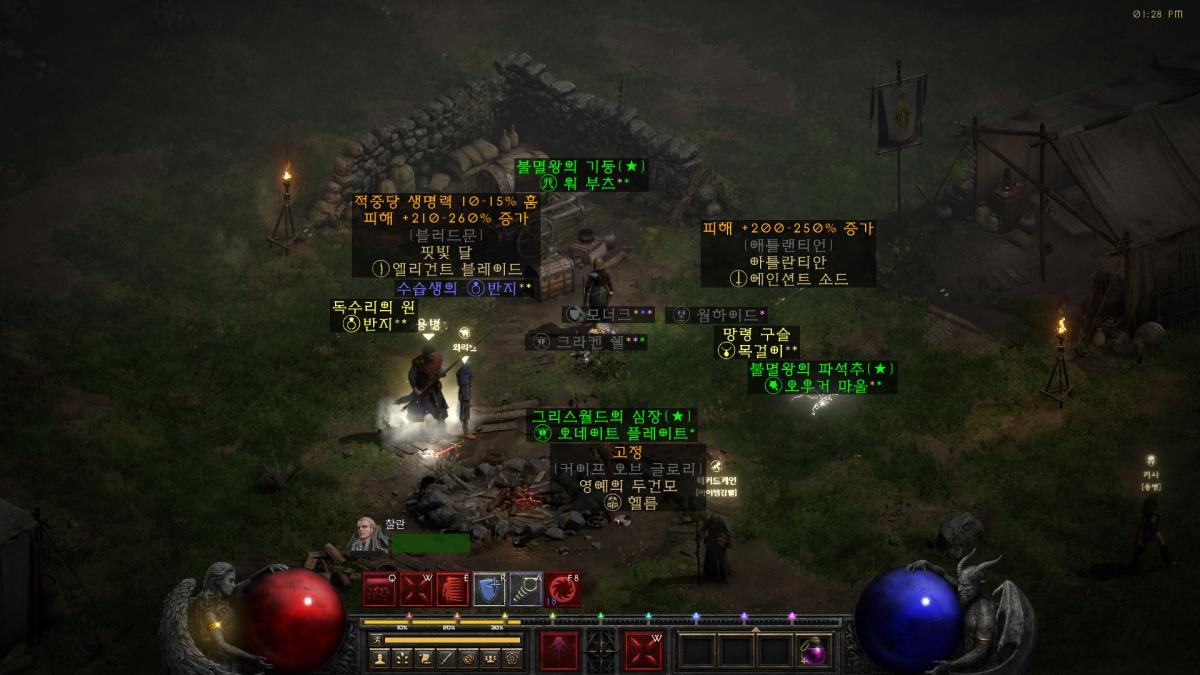Pick up the 엘리건트 블레이드 item label
This screenshot has height=675, width=1200.
point(447,269)
